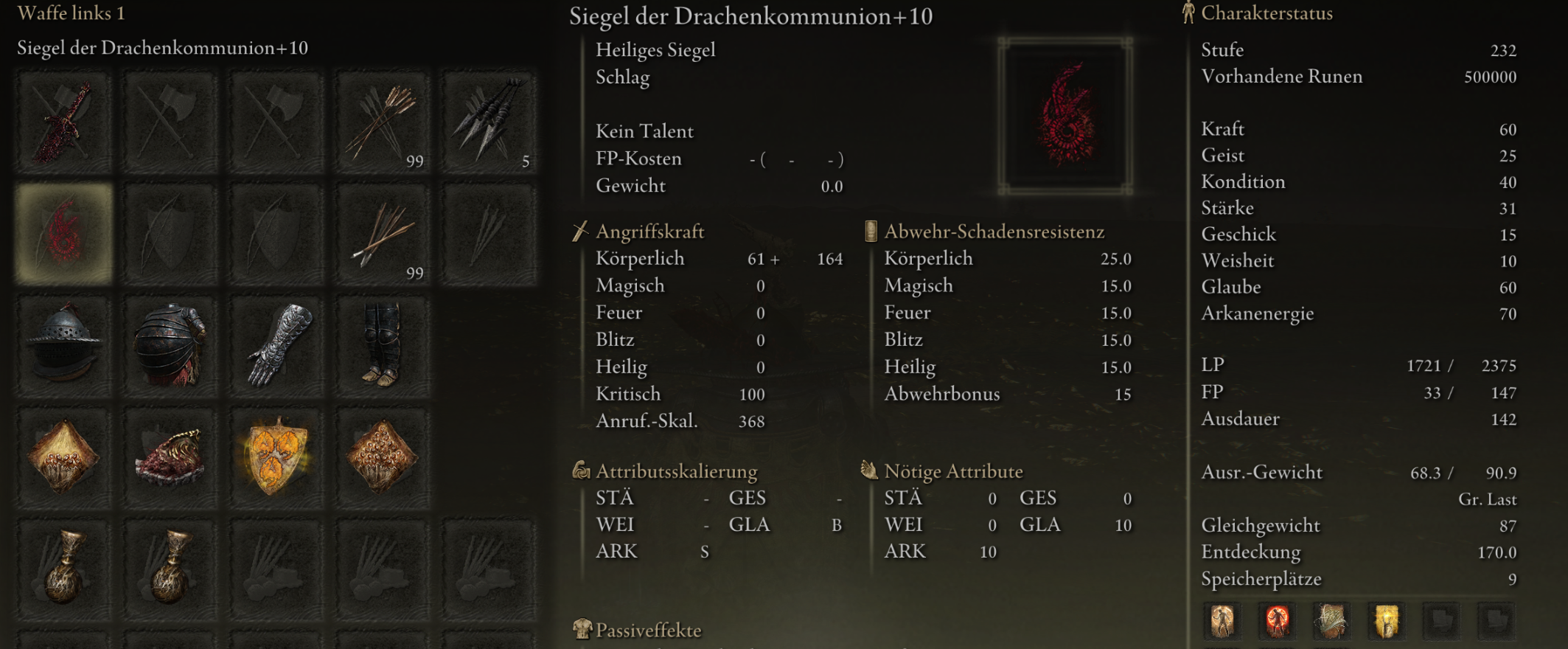Select the stack of 5 bolts
This screenshot has height=649, width=1568.
[x=490, y=122]
